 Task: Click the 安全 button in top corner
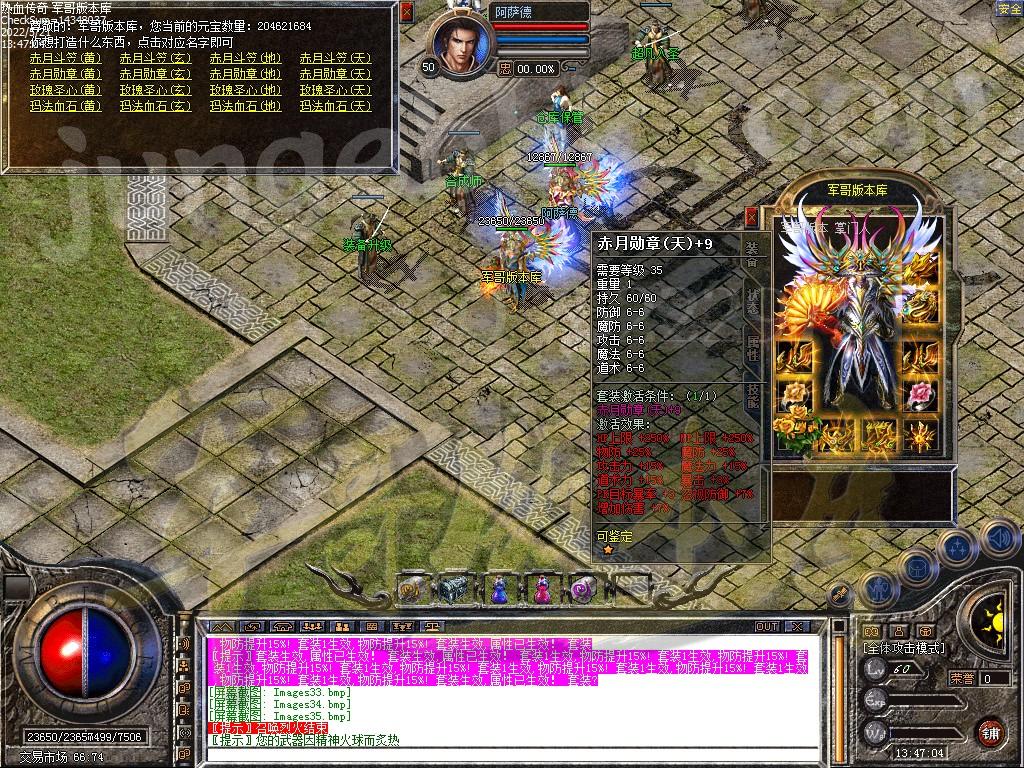tap(1009, 9)
